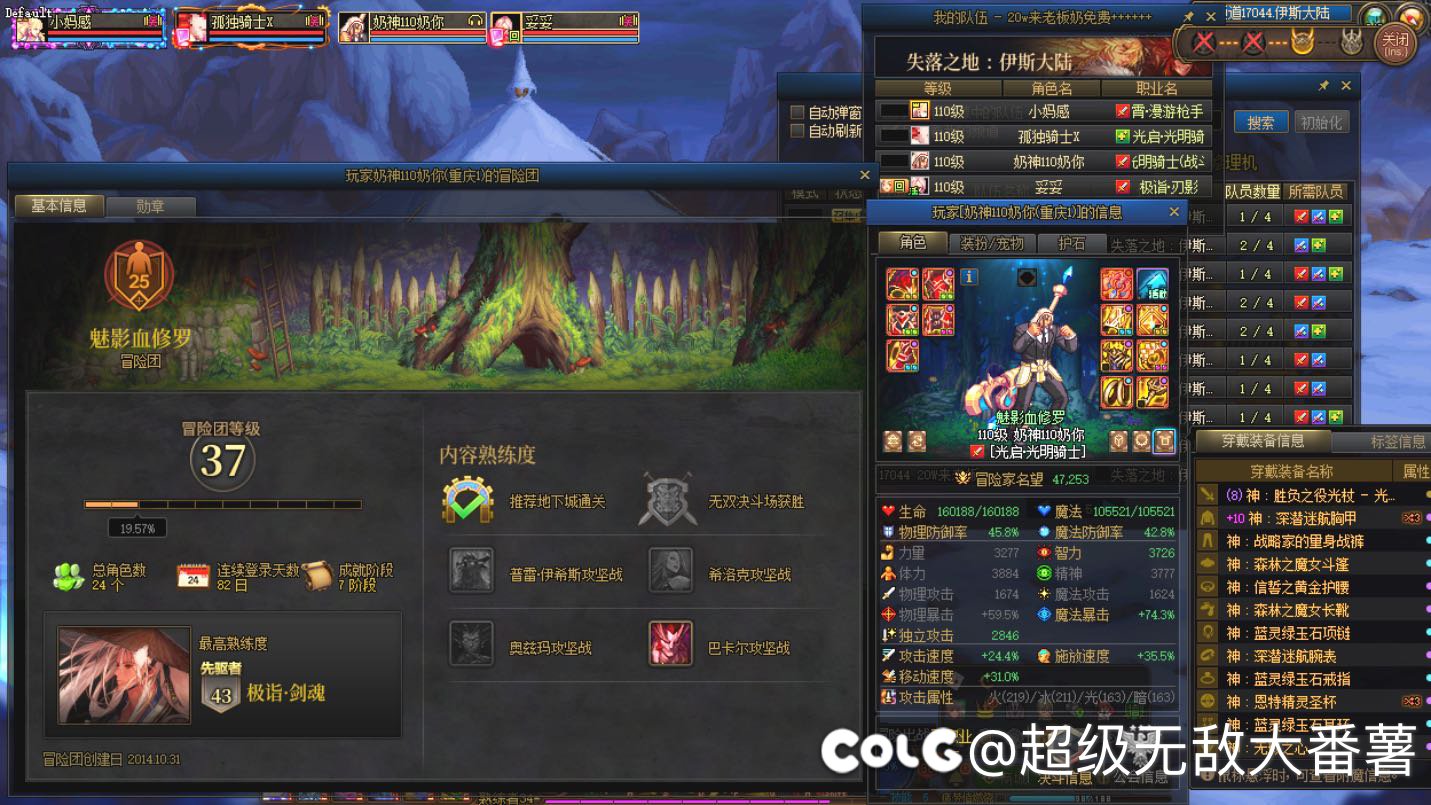Enable the 自动刷新 checkbox

pyautogui.click(x=797, y=131)
